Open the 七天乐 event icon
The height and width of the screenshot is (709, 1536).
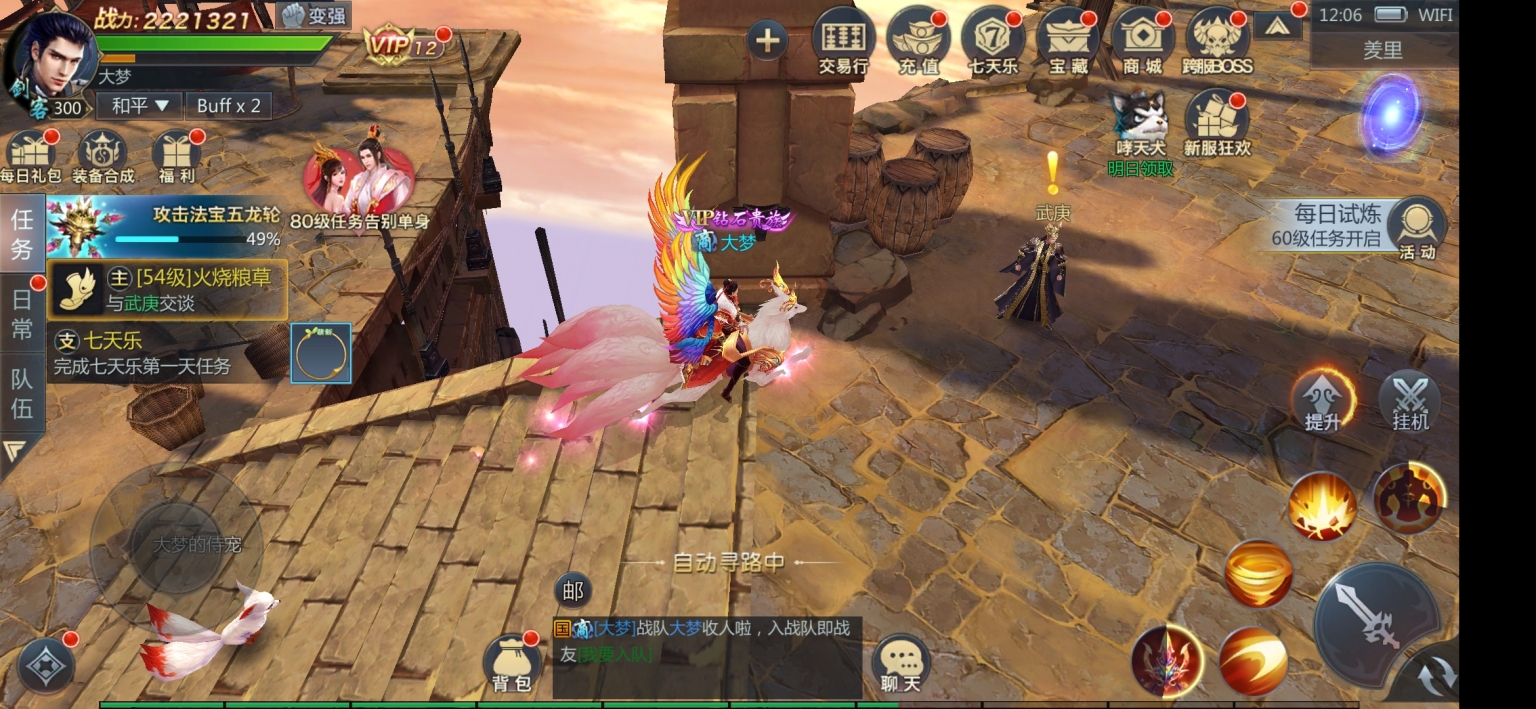click(x=993, y=41)
